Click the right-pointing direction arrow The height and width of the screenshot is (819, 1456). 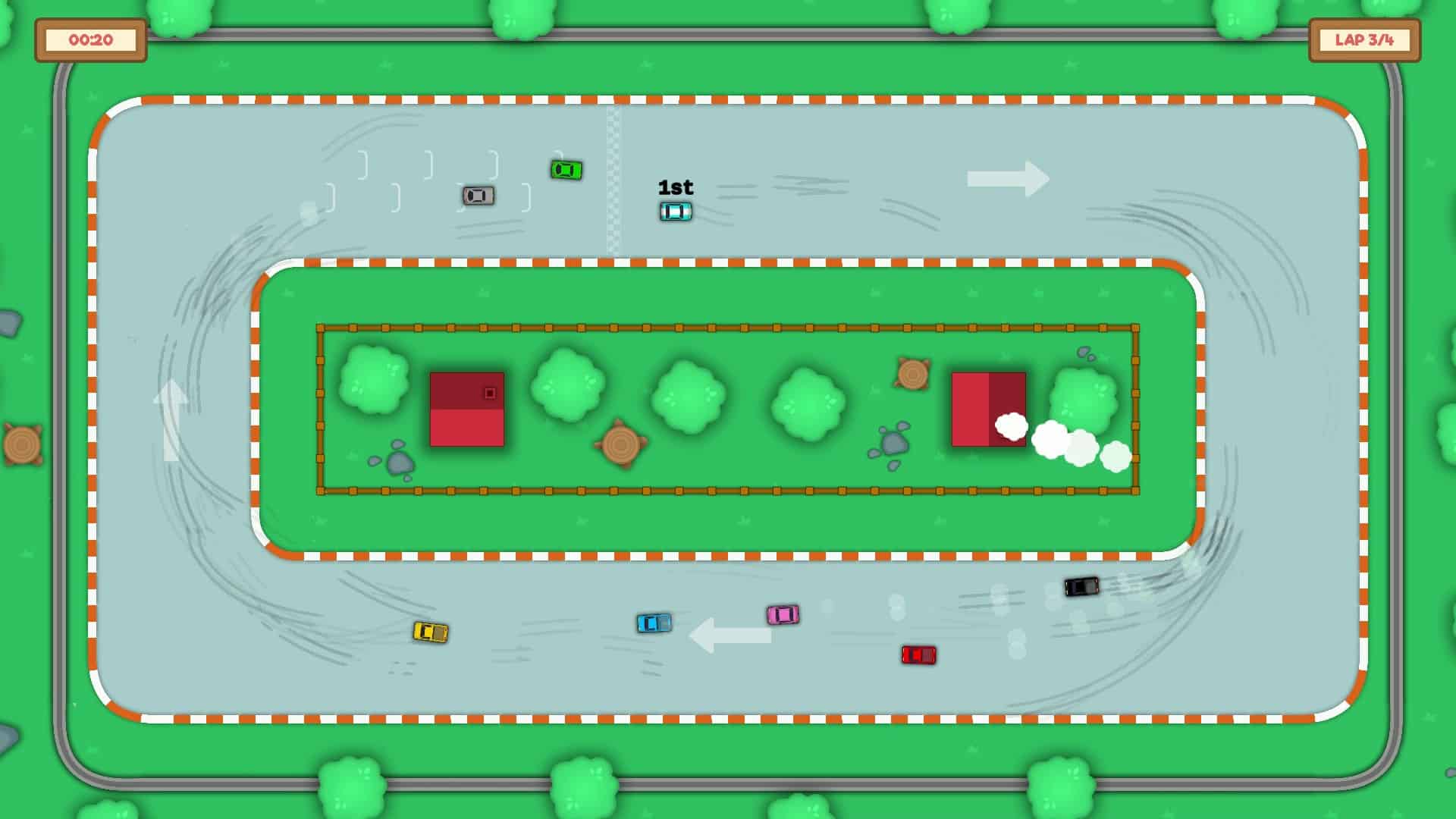(x=1006, y=180)
